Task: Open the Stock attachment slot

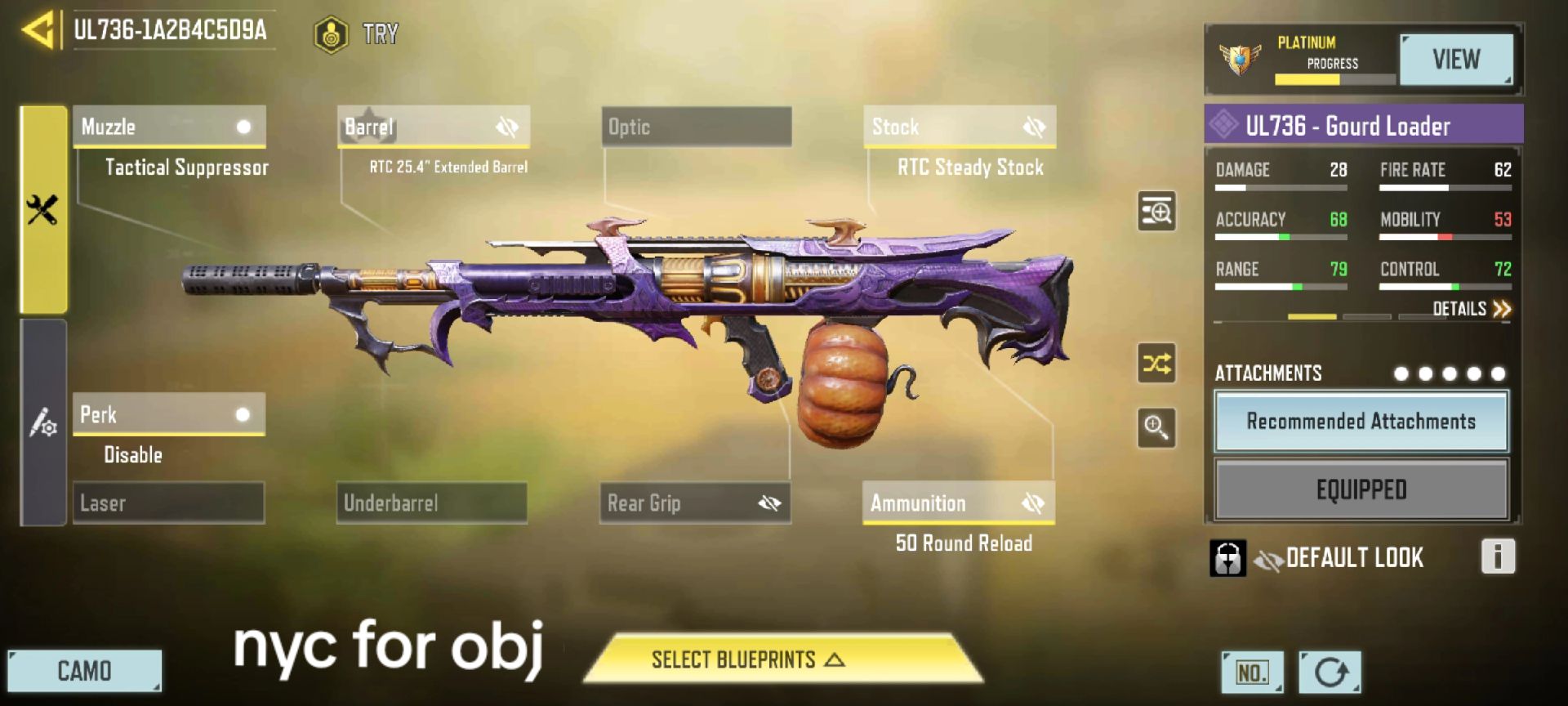Action: (x=960, y=127)
